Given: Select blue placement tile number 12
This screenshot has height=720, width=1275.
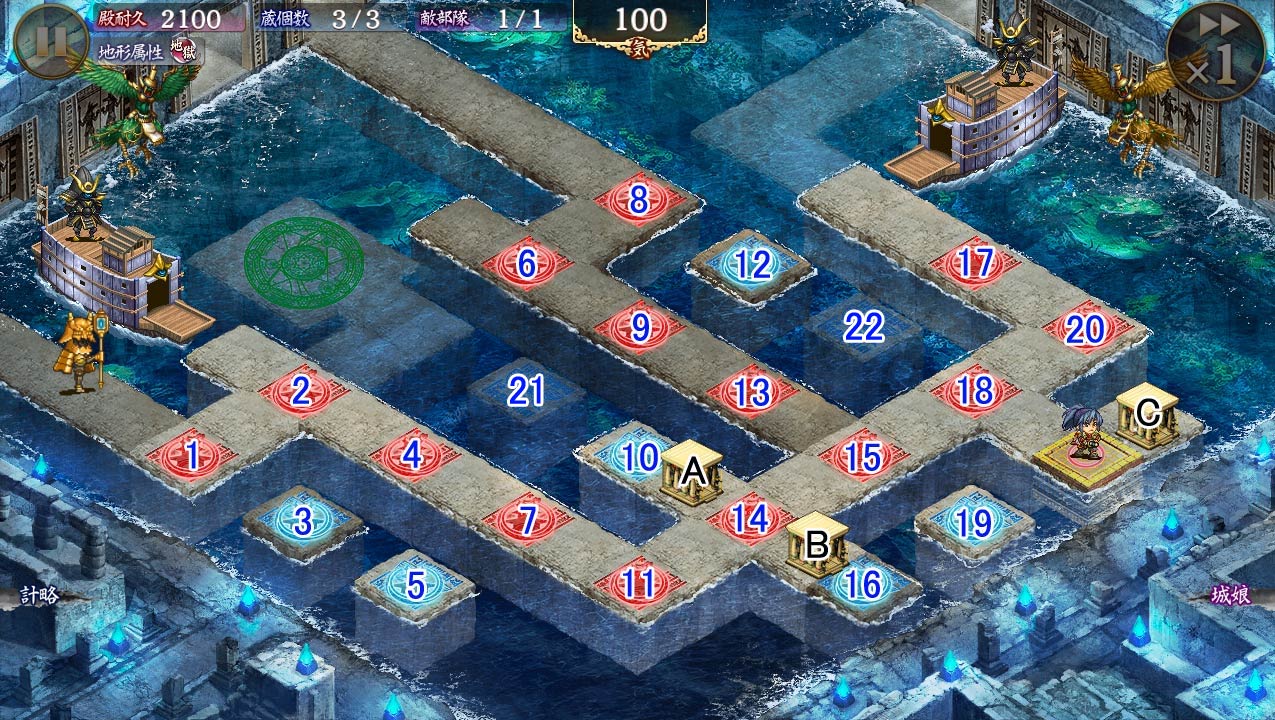Looking at the screenshot, I should 752,265.
